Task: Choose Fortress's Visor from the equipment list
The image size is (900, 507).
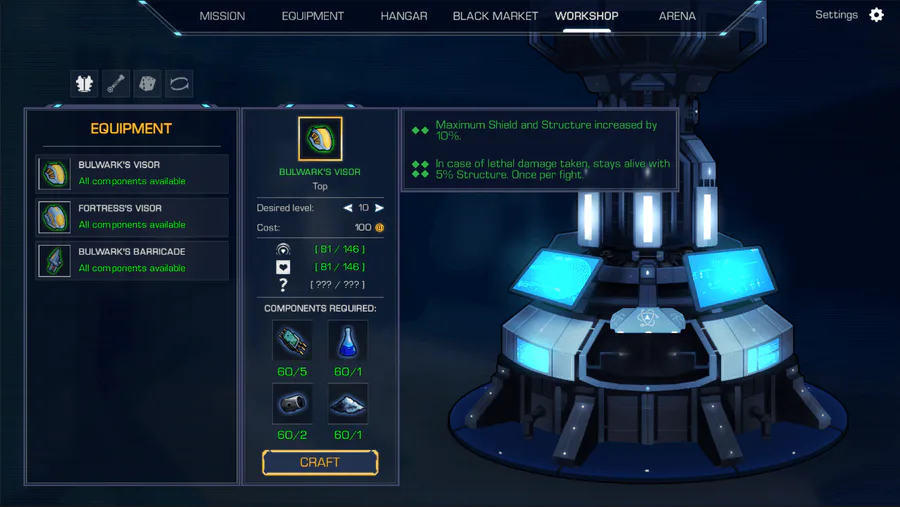Action: point(132,216)
